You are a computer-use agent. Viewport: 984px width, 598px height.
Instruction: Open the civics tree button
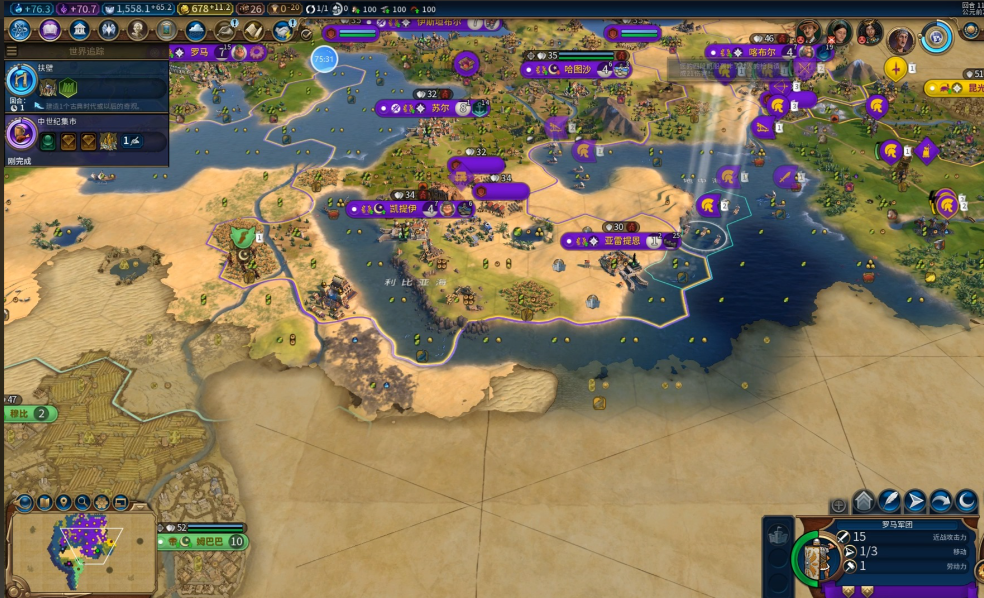click(50, 30)
